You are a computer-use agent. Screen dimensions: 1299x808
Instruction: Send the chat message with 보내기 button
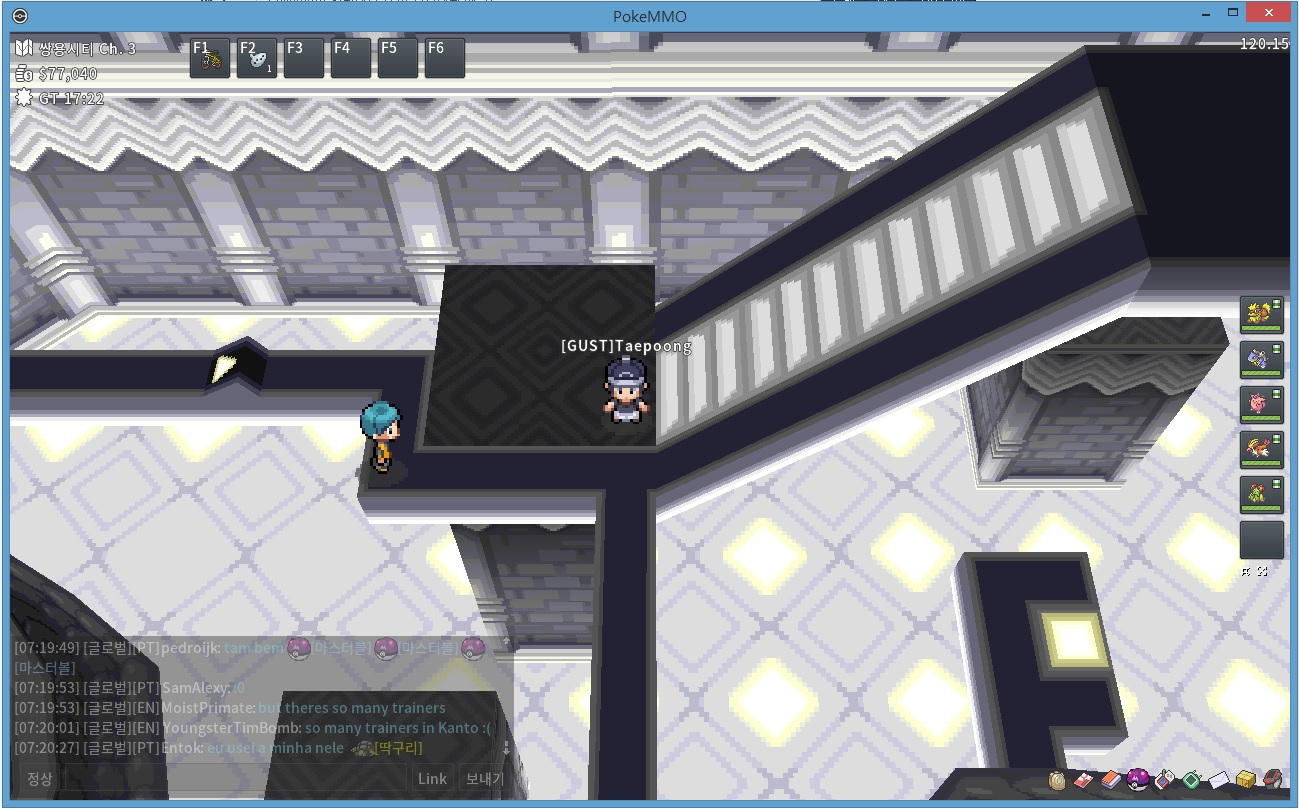coord(485,779)
